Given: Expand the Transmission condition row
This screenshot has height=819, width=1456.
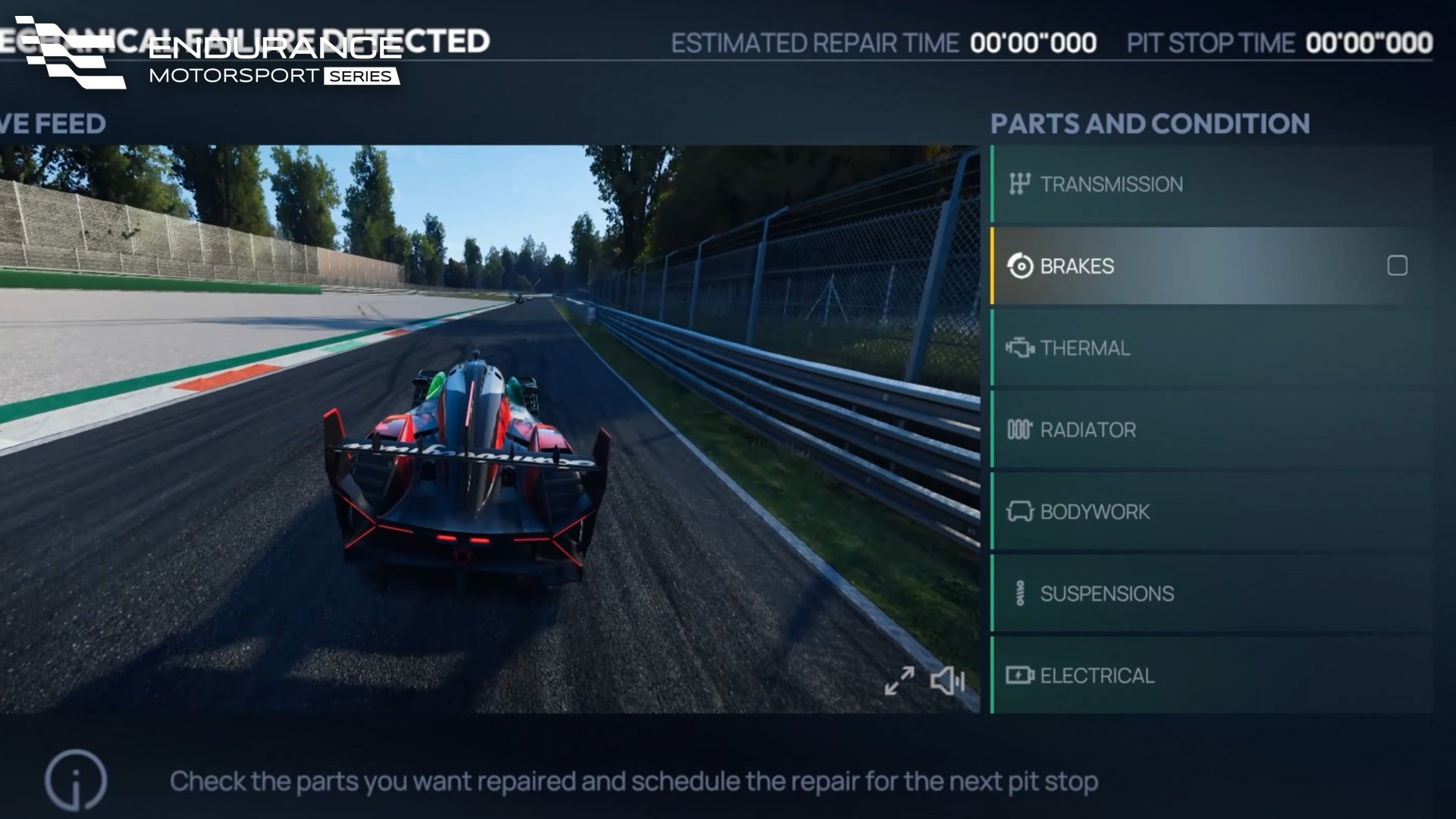Looking at the screenshot, I should click(x=1213, y=184).
